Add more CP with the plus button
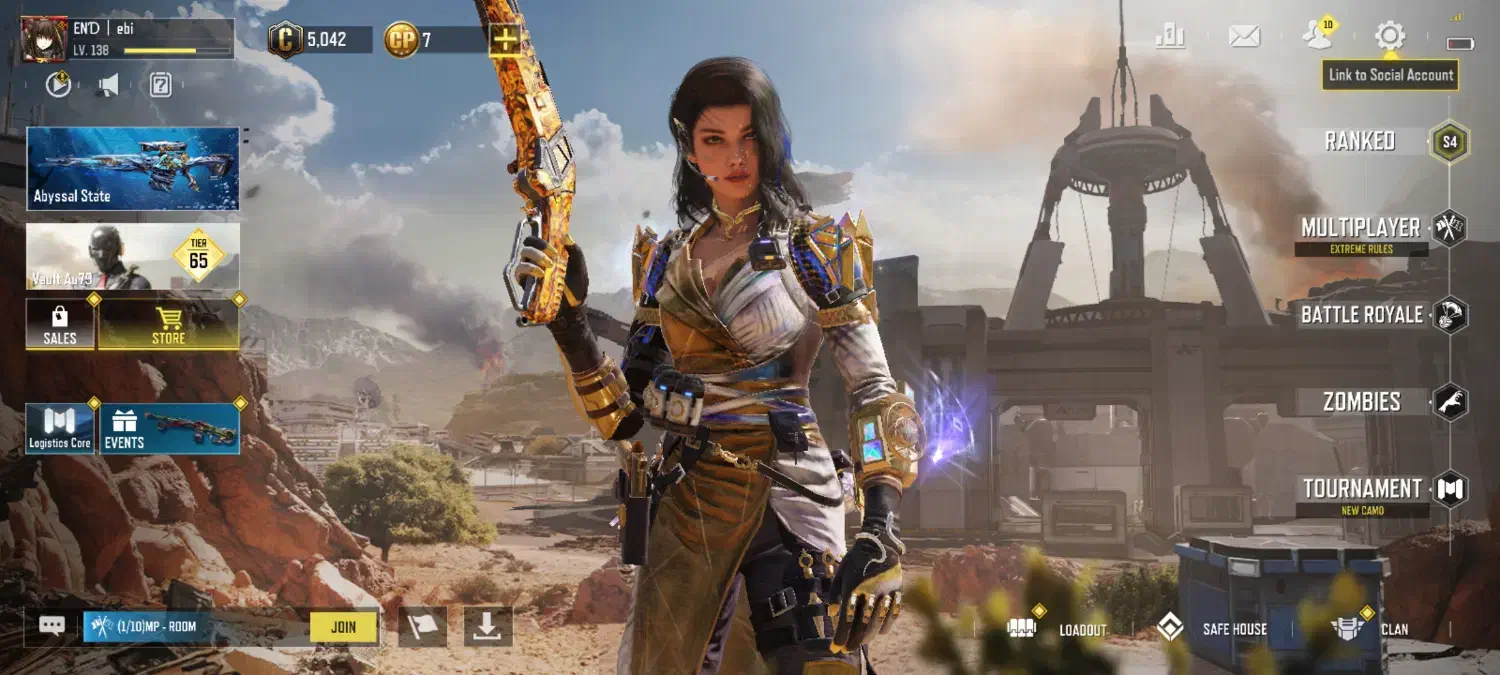Image resolution: width=1500 pixels, height=675 pixels. (x=506, y=40)
